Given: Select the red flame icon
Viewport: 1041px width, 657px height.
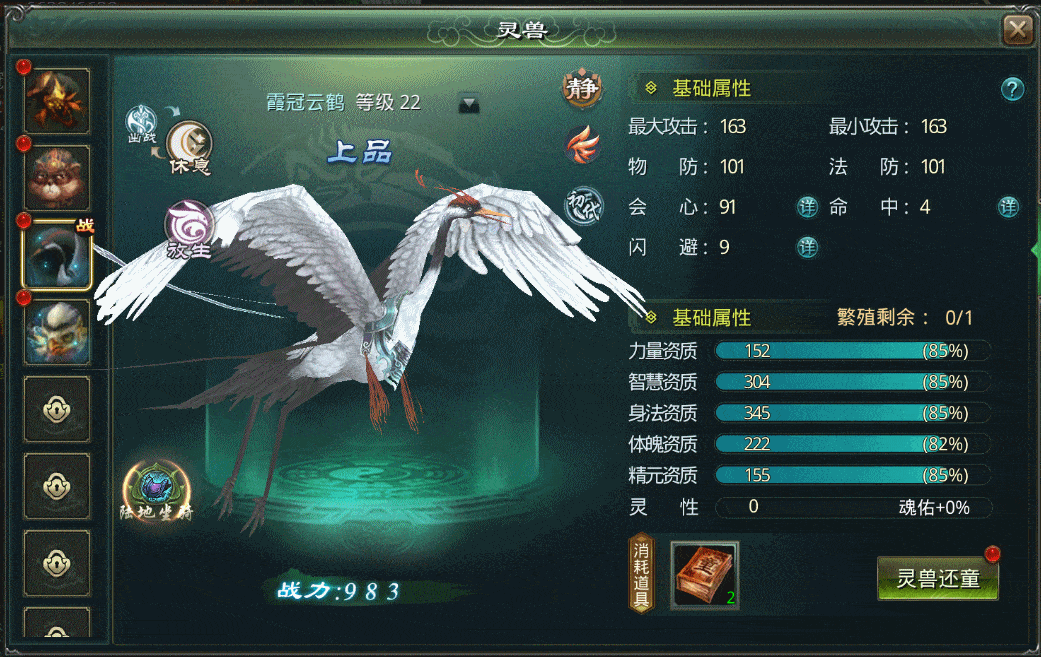Looking at the screenshot, I should click(x=581, y=146).
